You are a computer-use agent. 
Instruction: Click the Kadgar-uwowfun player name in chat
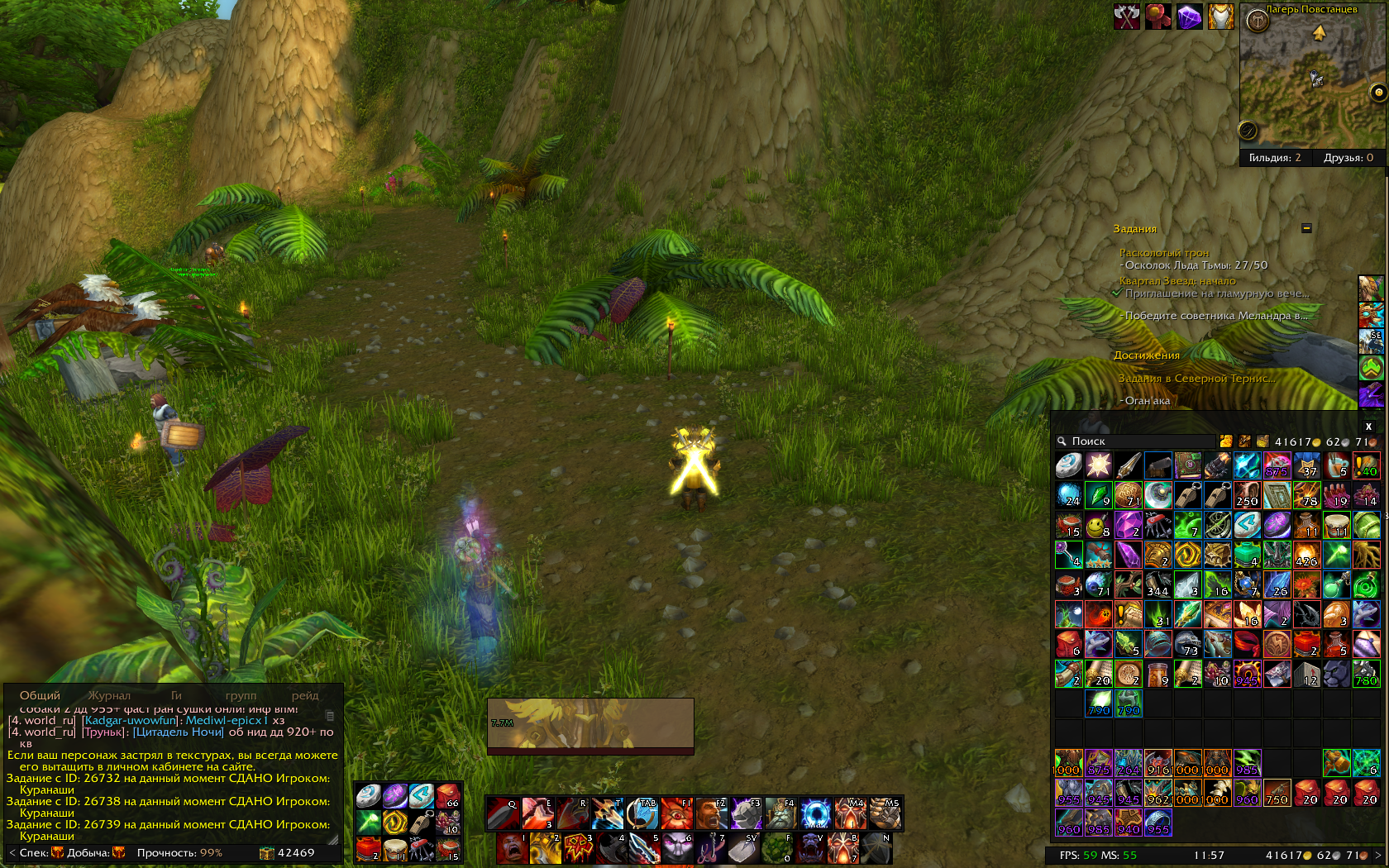coord(130,720)
